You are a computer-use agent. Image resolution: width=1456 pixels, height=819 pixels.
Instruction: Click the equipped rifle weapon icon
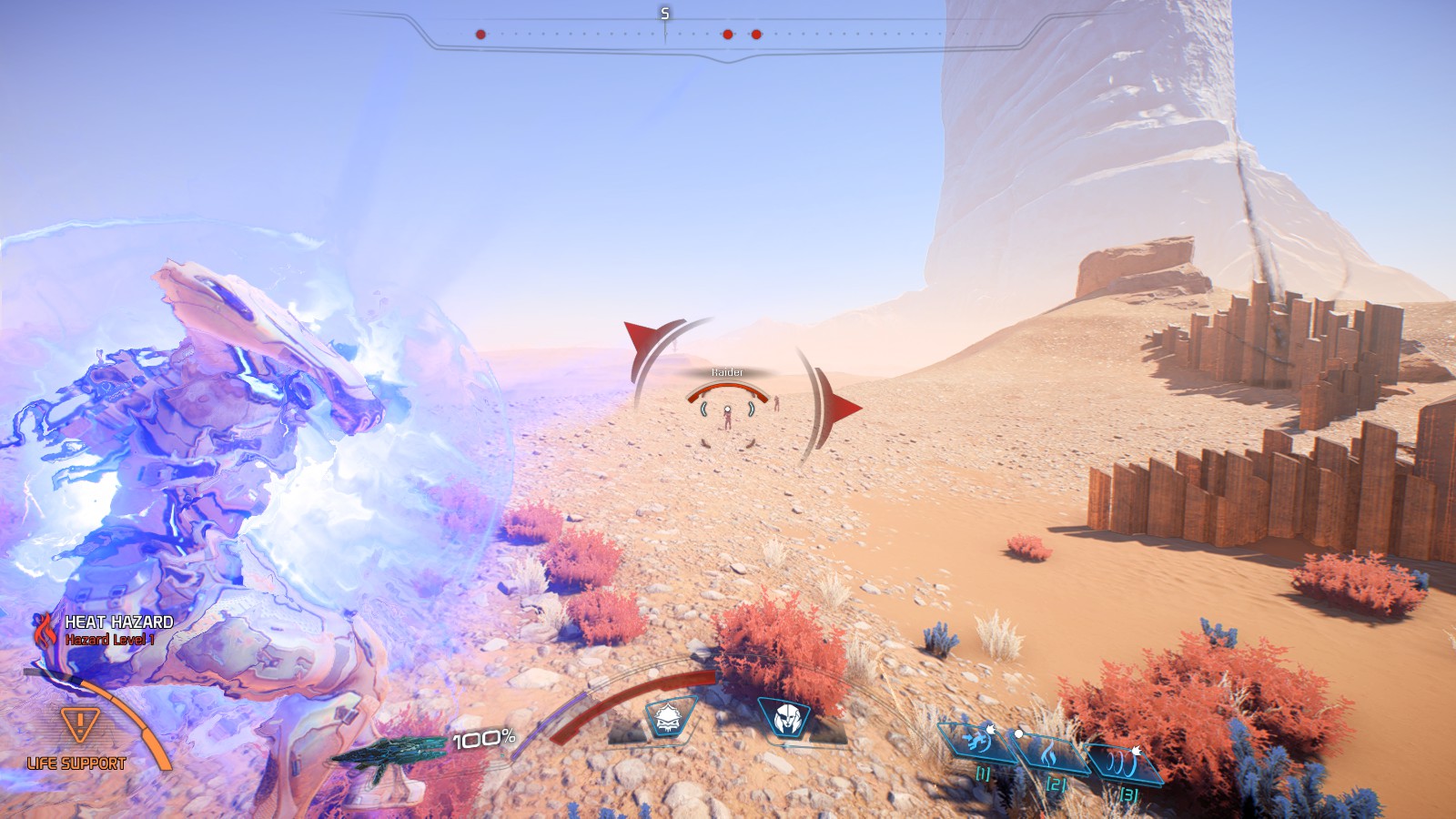pos(387,754)
